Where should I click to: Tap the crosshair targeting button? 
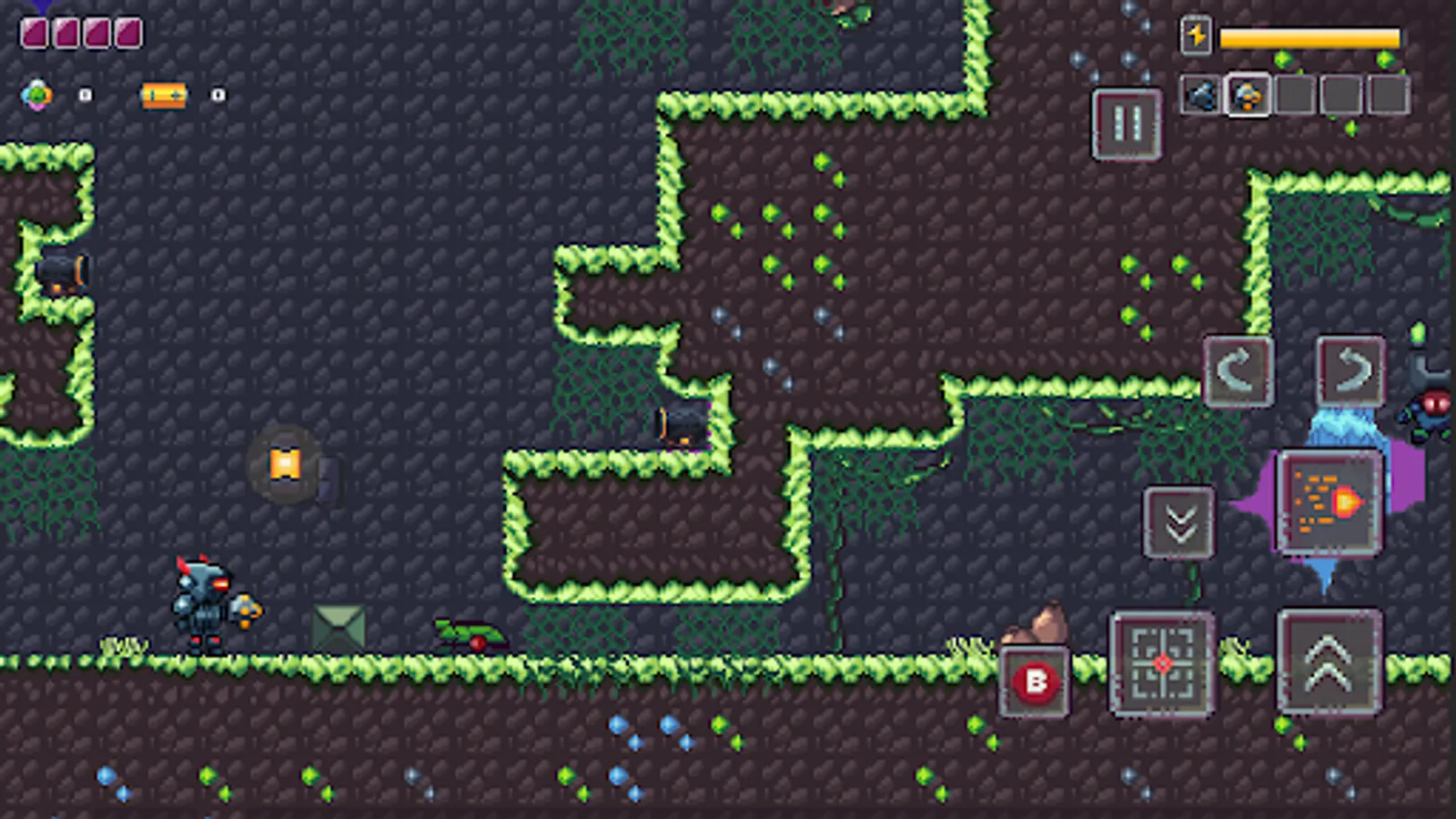[1160, 663]
